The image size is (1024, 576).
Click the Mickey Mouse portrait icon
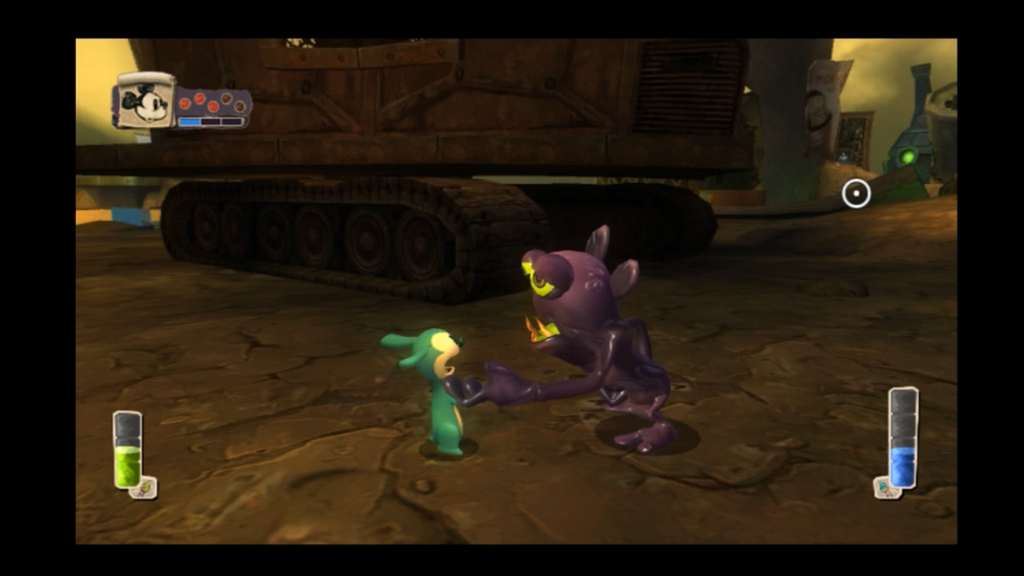[x=146, y=102]
